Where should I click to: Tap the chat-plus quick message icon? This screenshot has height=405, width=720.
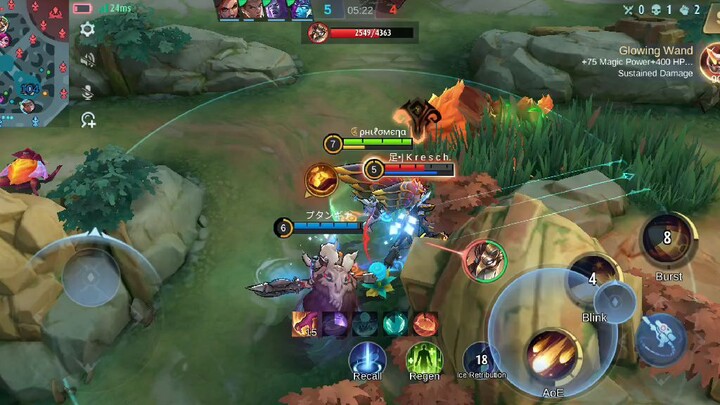click(x=88, y=120)
